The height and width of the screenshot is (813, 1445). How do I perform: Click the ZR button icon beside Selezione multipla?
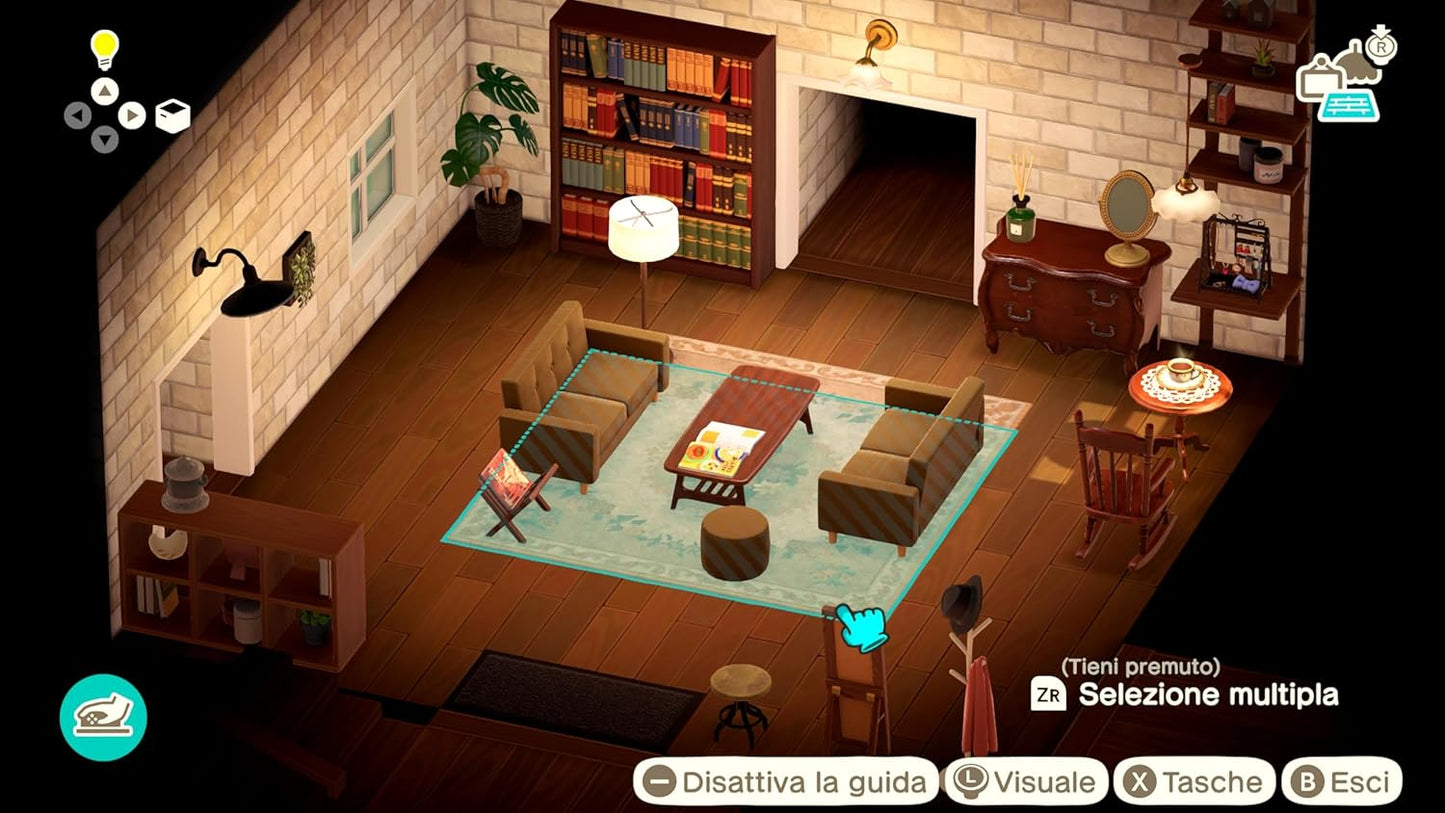point(1049,693)
